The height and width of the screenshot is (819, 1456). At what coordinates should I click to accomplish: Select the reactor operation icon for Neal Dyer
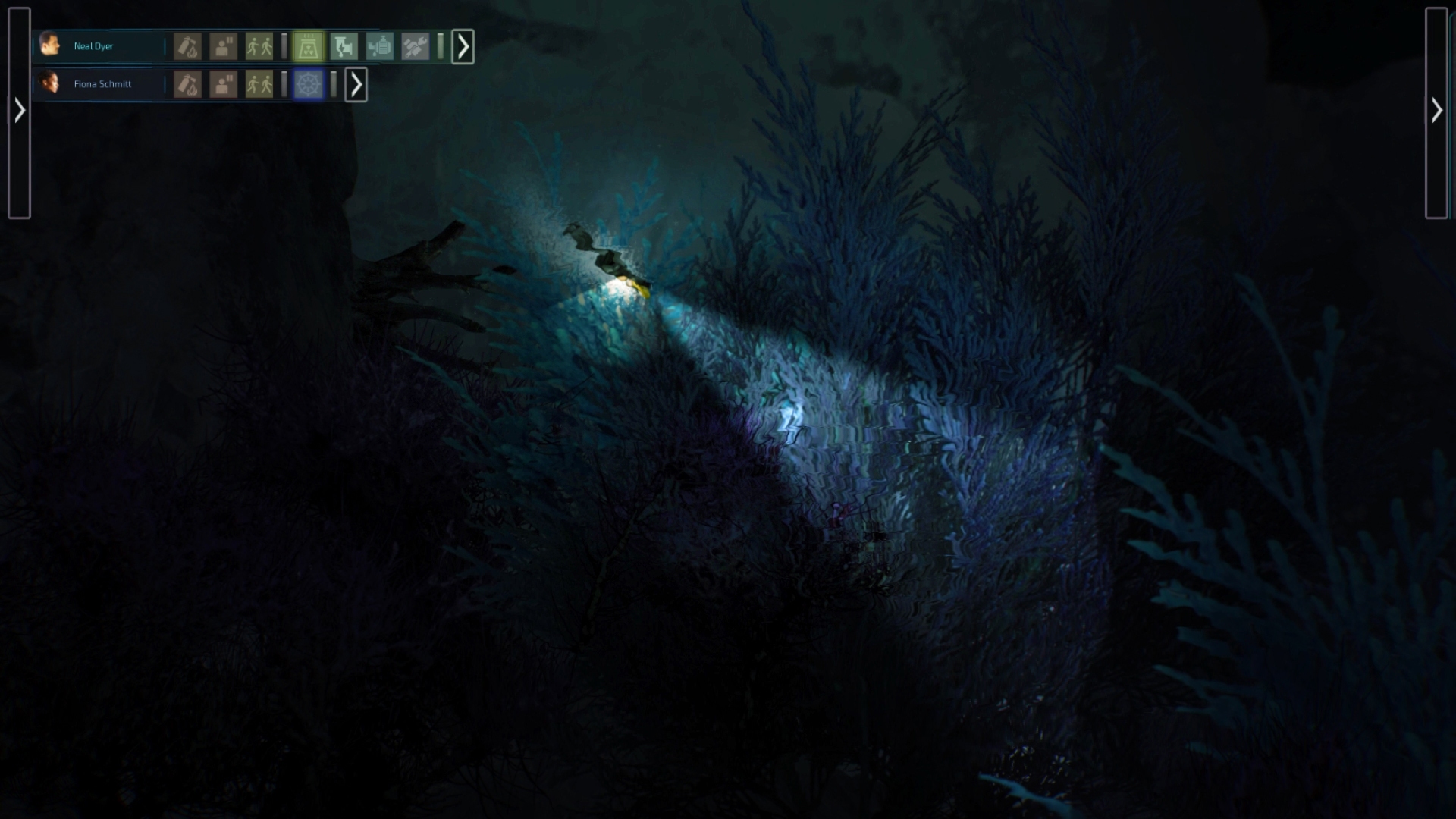309,46
